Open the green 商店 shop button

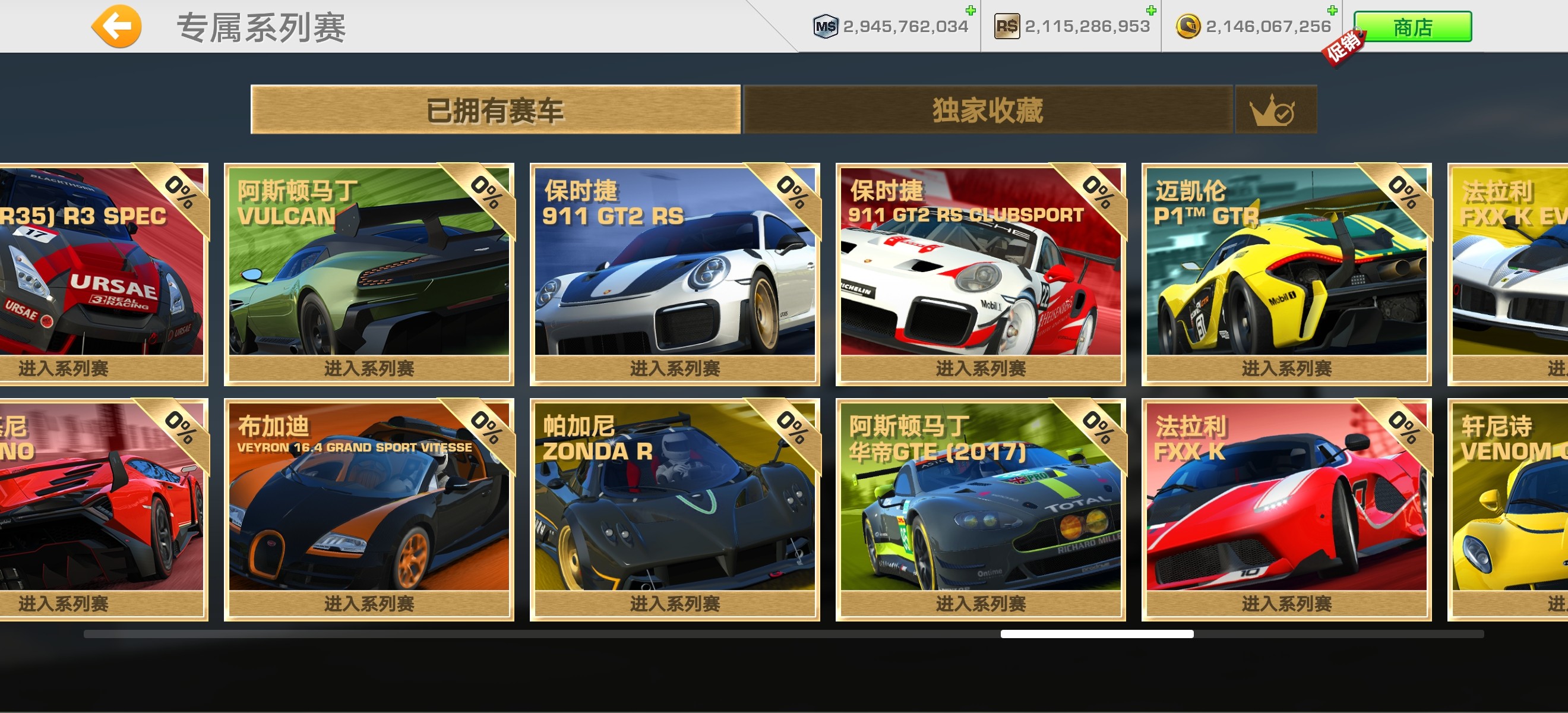click(x=1412, y=27)
